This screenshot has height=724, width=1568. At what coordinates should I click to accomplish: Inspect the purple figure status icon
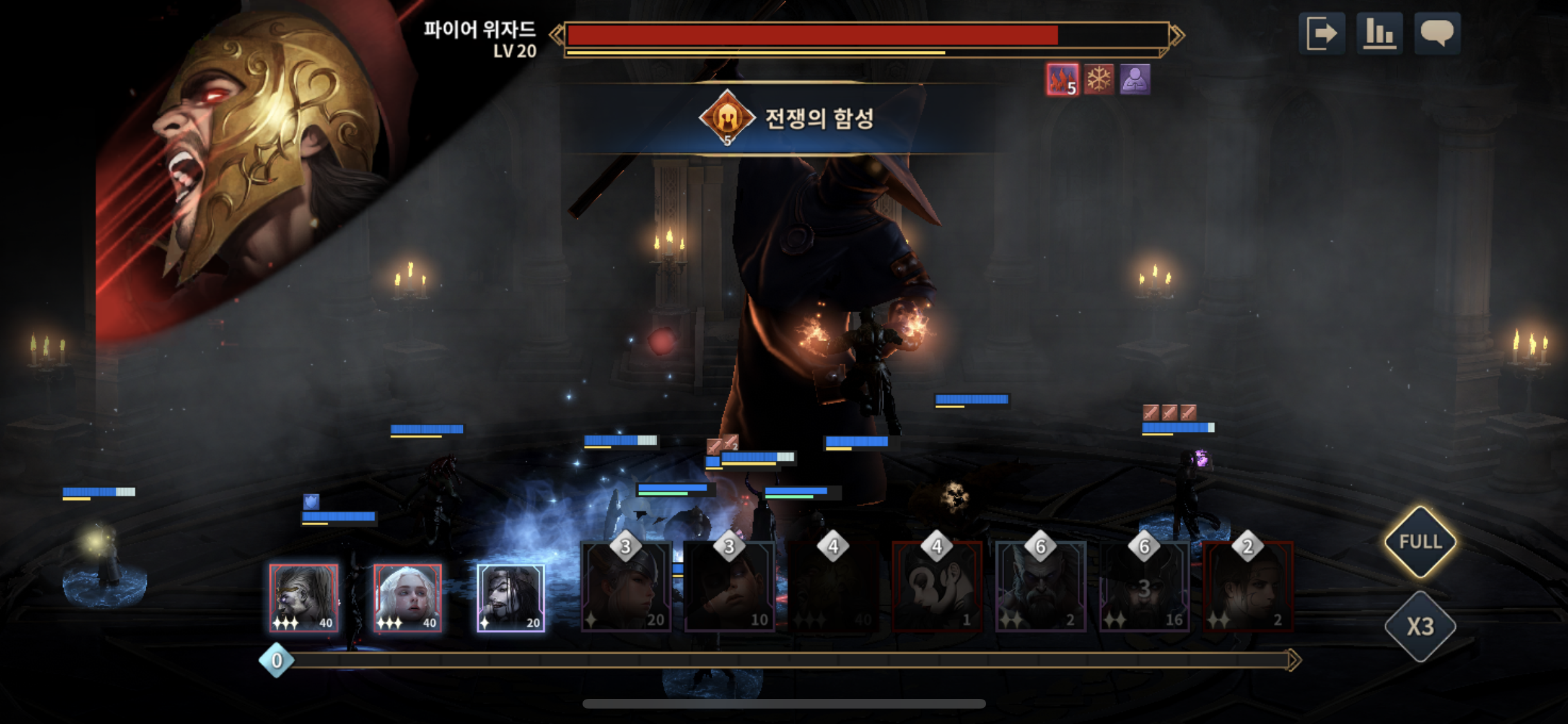pos(1135,80)
